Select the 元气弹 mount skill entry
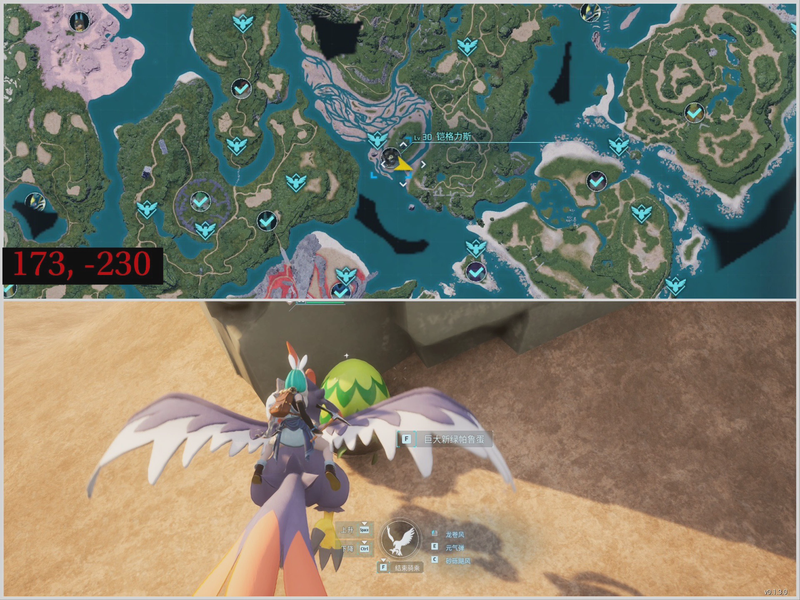This screenshot has width=800, height=600. pyautogui.click(x=455, y=548)
